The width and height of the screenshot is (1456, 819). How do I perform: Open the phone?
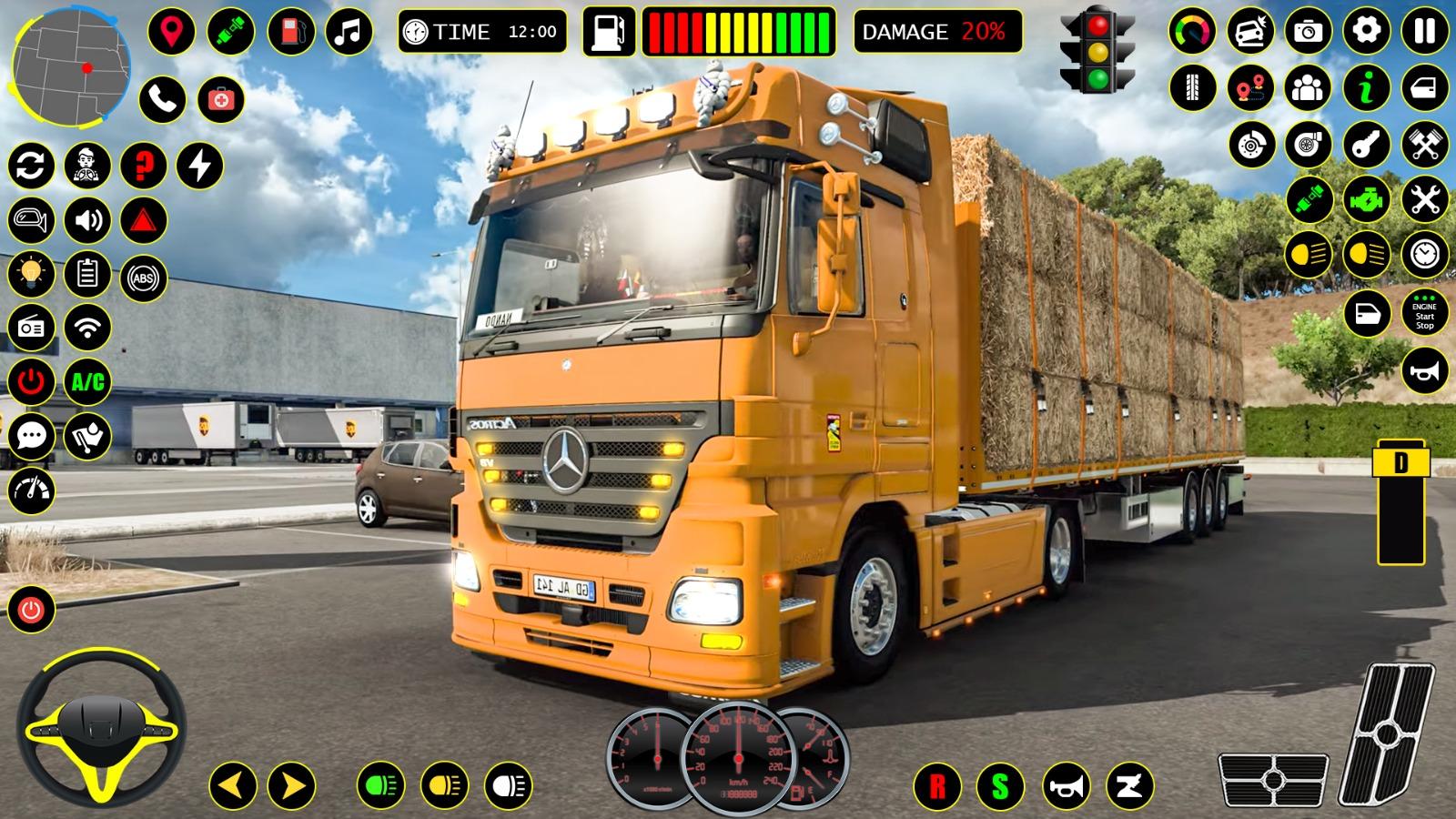click(x=162, y=98)
